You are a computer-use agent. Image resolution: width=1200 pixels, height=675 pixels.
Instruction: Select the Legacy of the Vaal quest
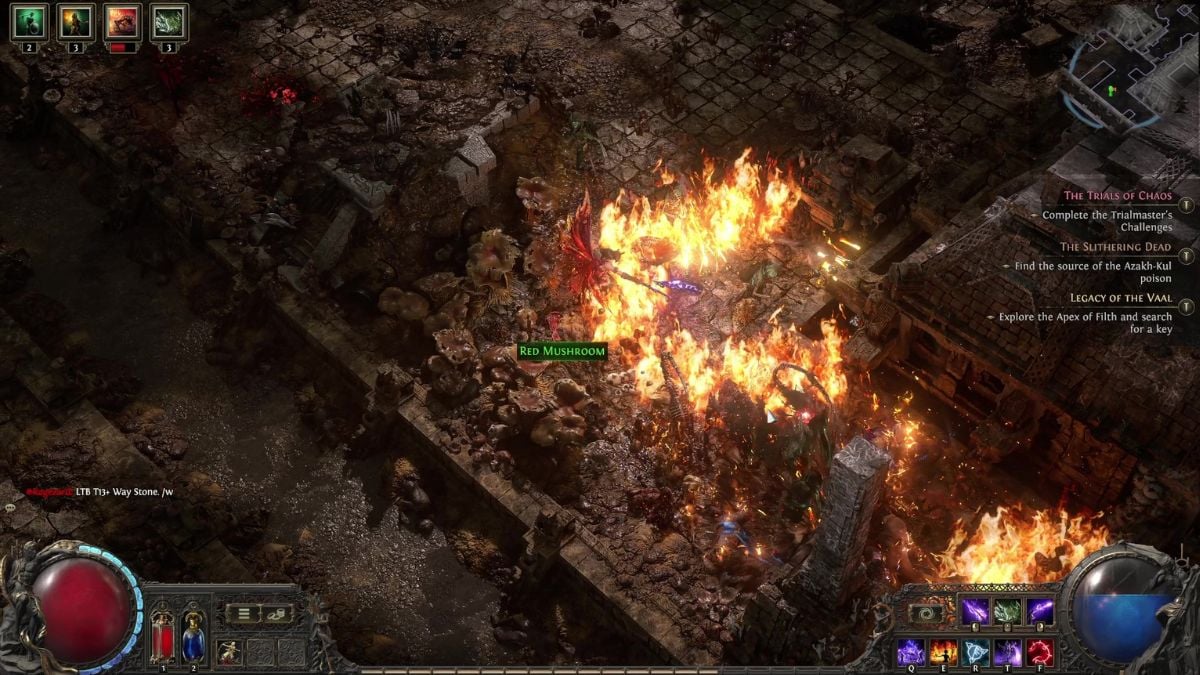[x=1120, y=298]
